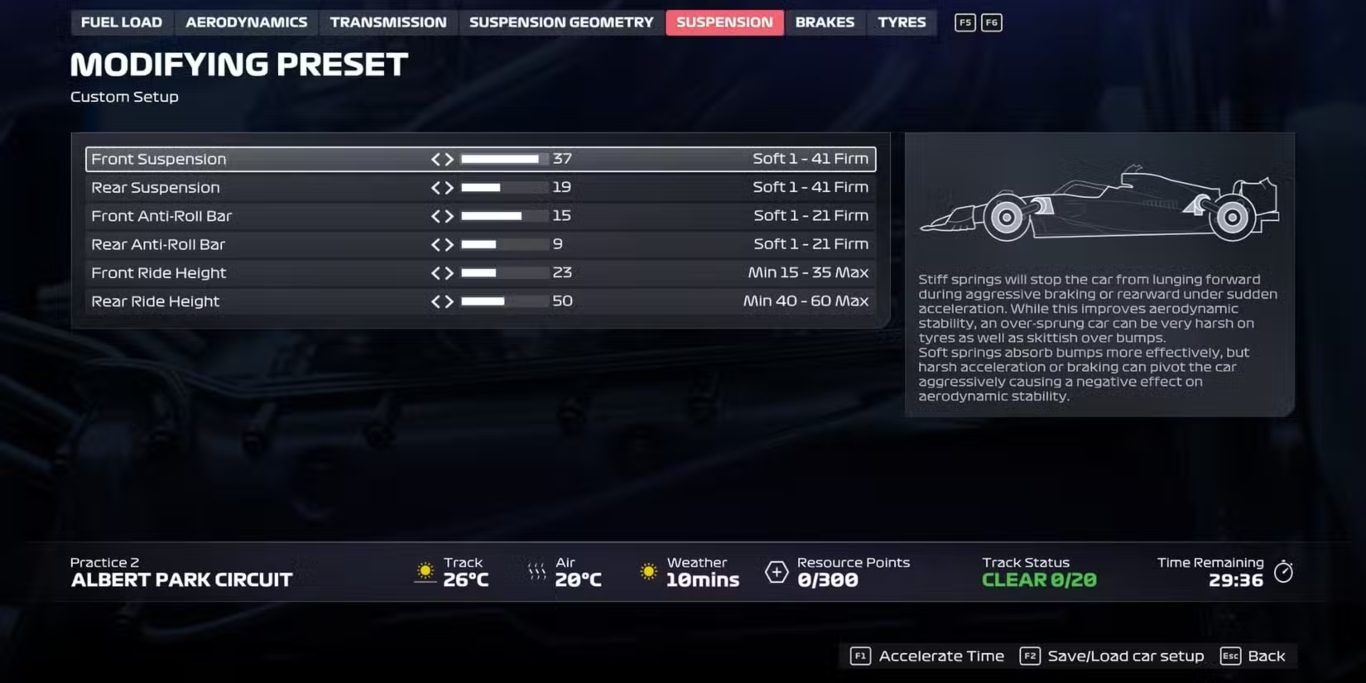Image resolution: width=1366 pixels, height=683 pixels.
Task: Open the Brakes tab
Action: click(825, 22)
